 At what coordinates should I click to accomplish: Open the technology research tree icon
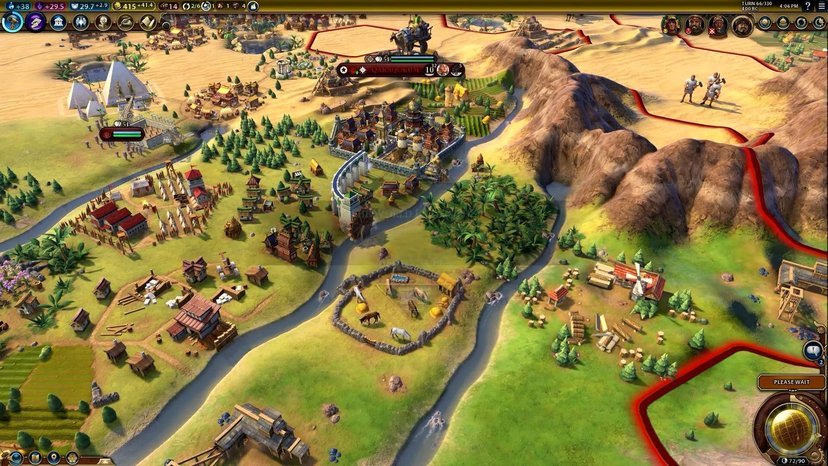[12, 22]
